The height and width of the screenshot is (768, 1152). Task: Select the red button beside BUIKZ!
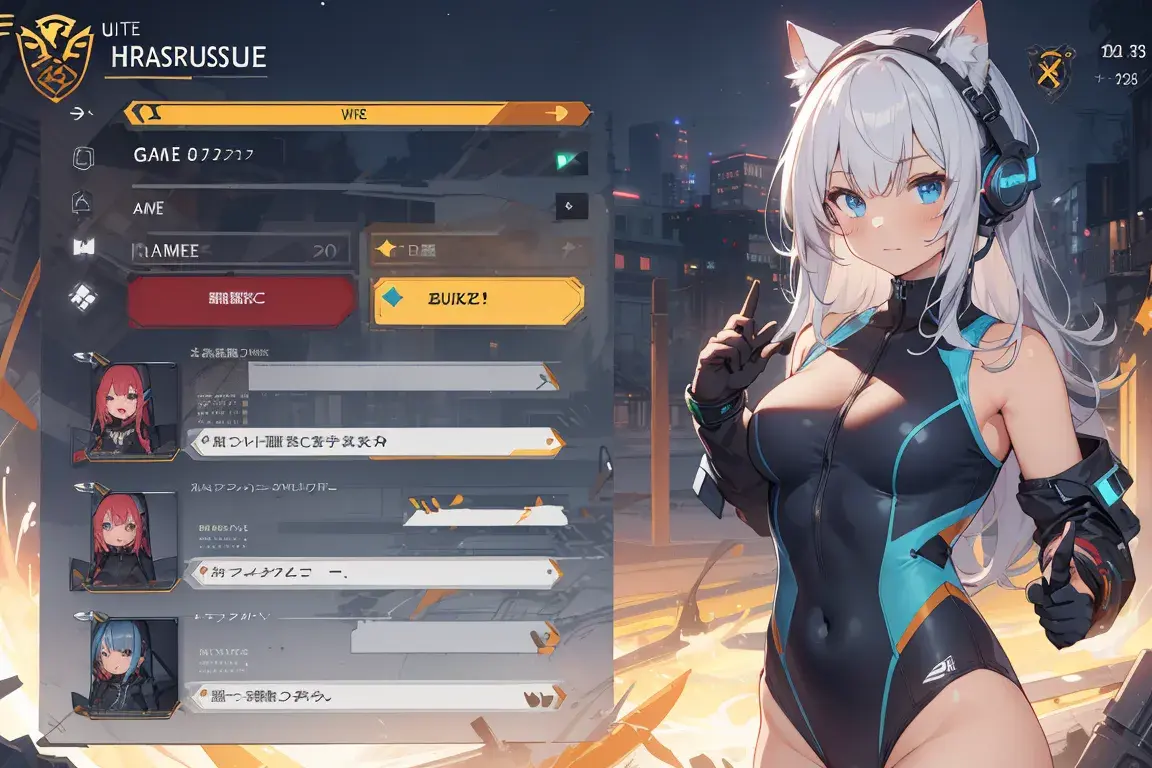tap(242, 301)
